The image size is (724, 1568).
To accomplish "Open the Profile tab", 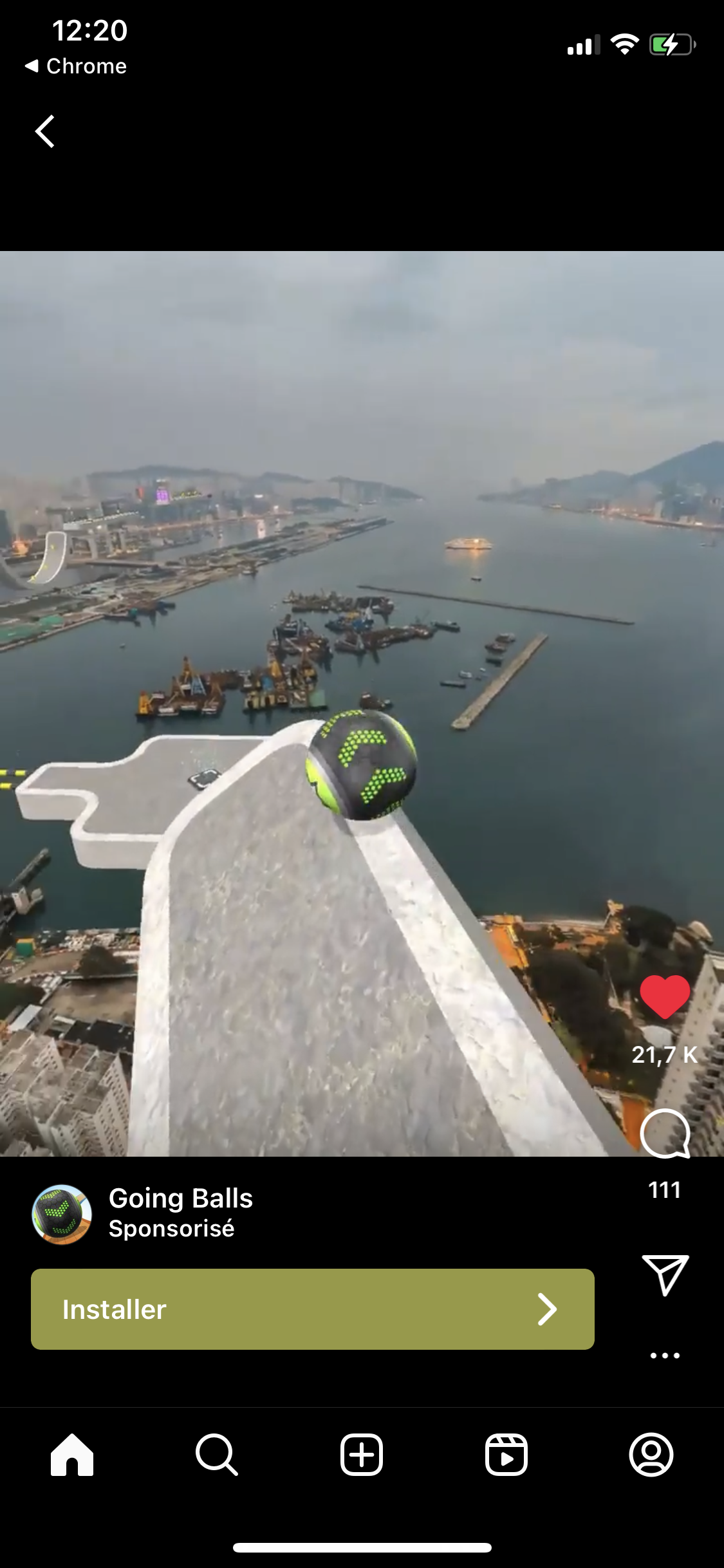I will point(651,1454).
